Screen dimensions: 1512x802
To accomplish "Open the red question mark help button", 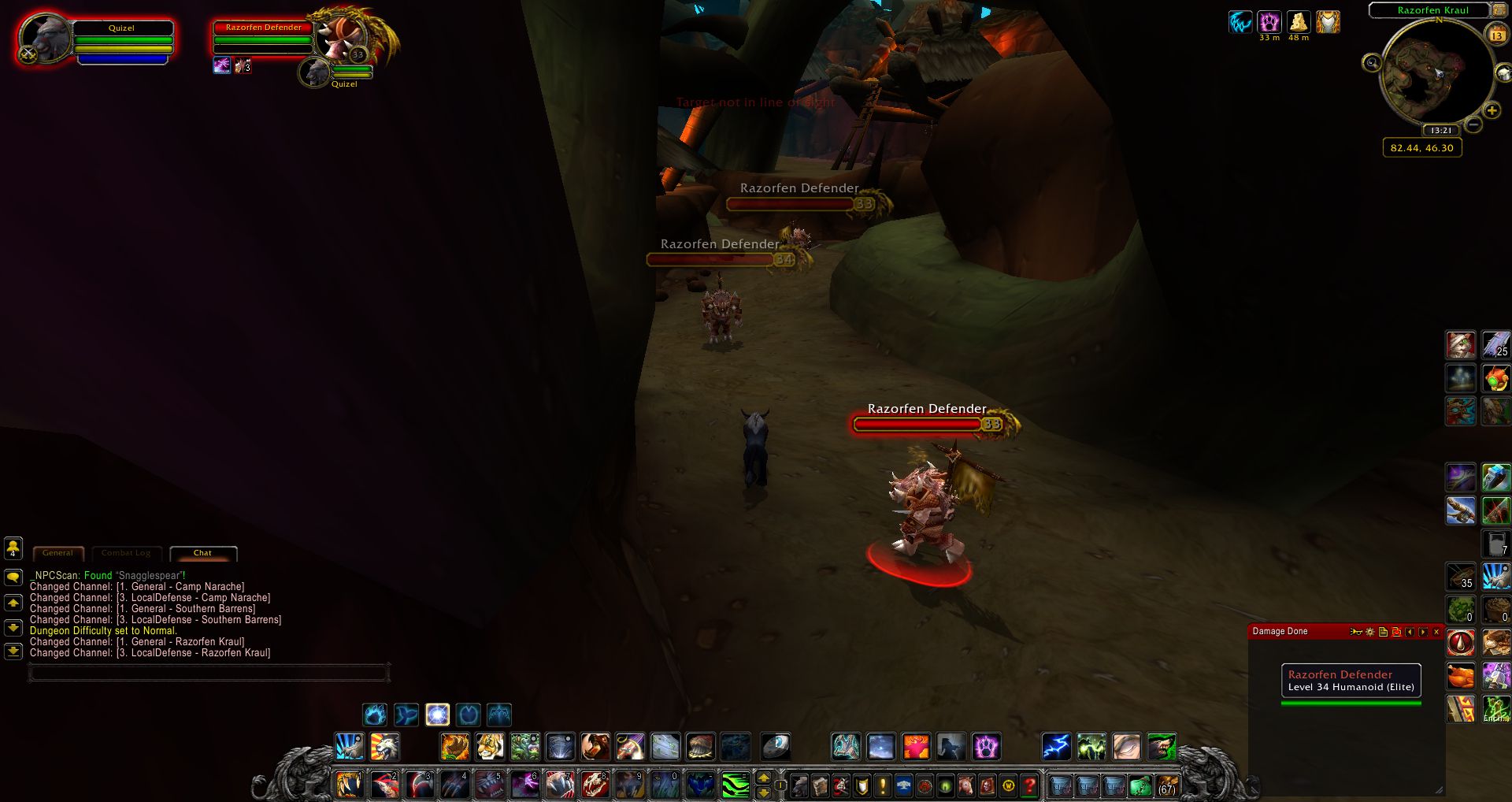I will click(1028, 785).
